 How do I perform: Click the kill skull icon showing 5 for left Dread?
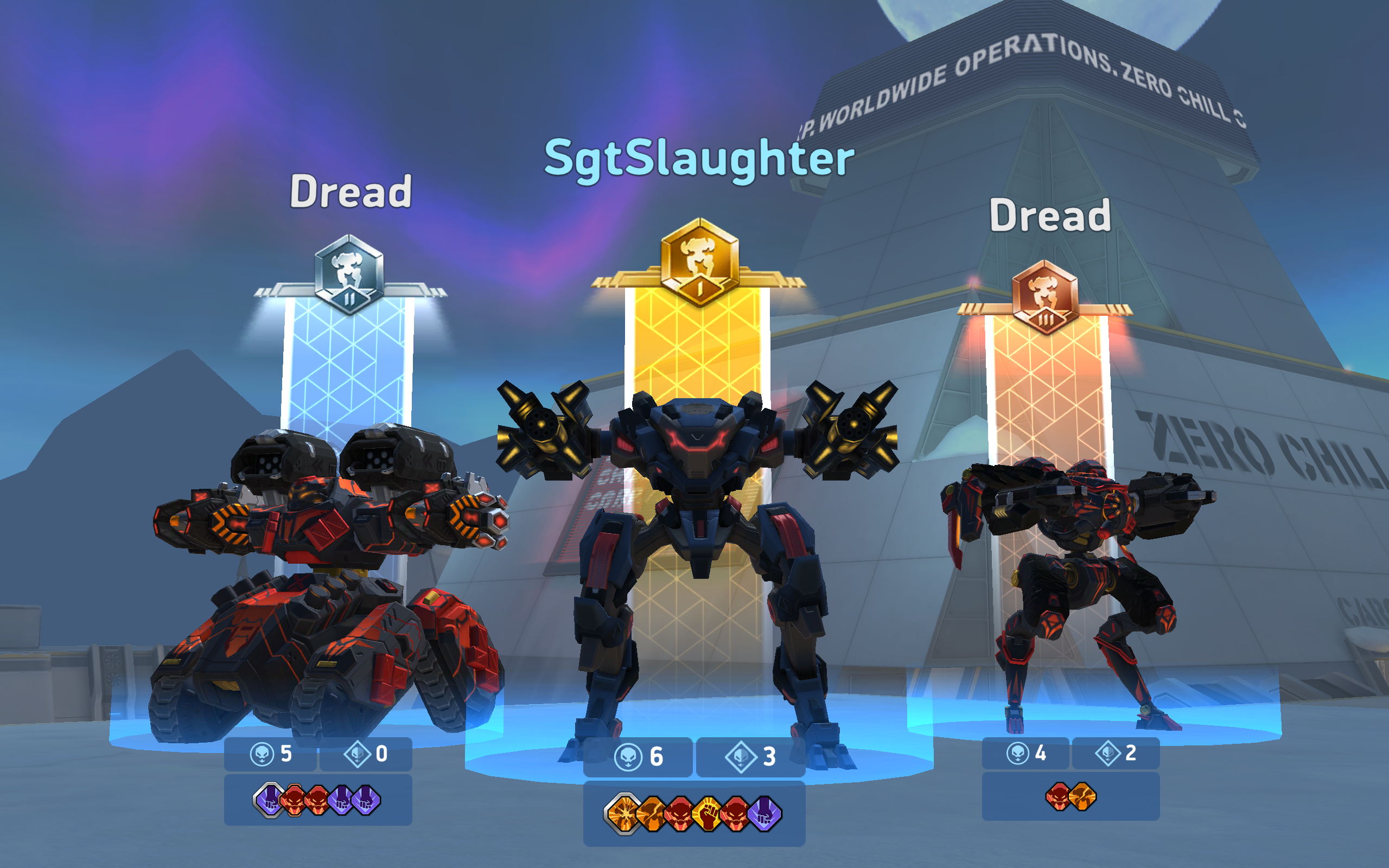tap(262, 756)
